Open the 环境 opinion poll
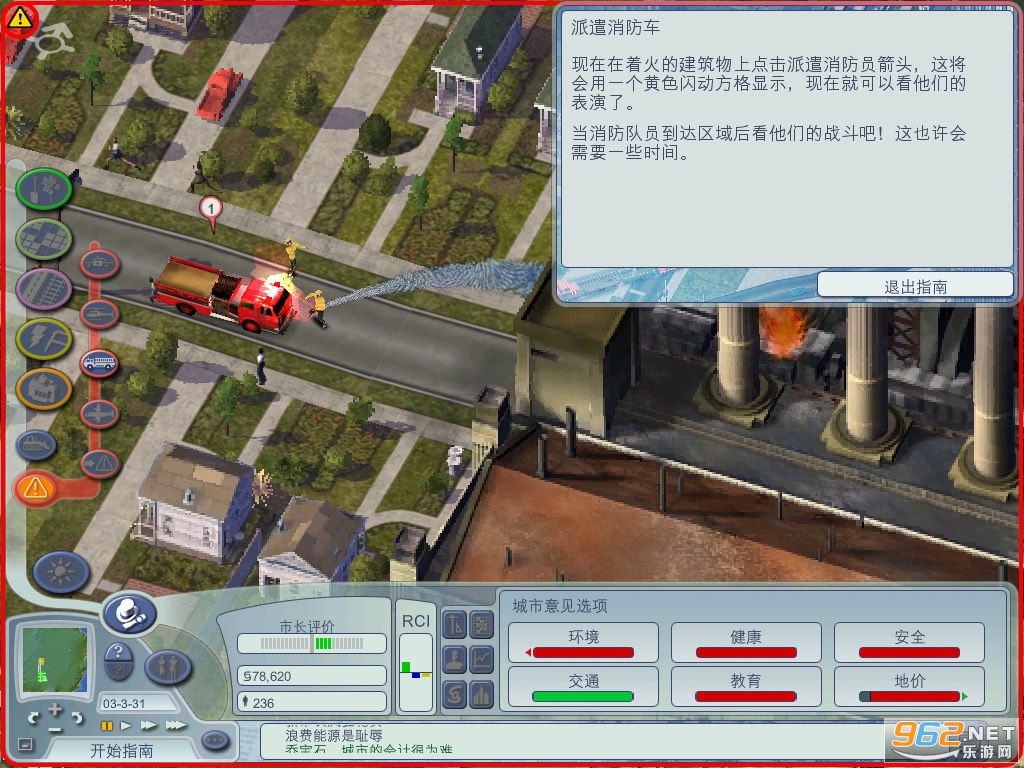 pyautogui.click(x=584, y=642)
